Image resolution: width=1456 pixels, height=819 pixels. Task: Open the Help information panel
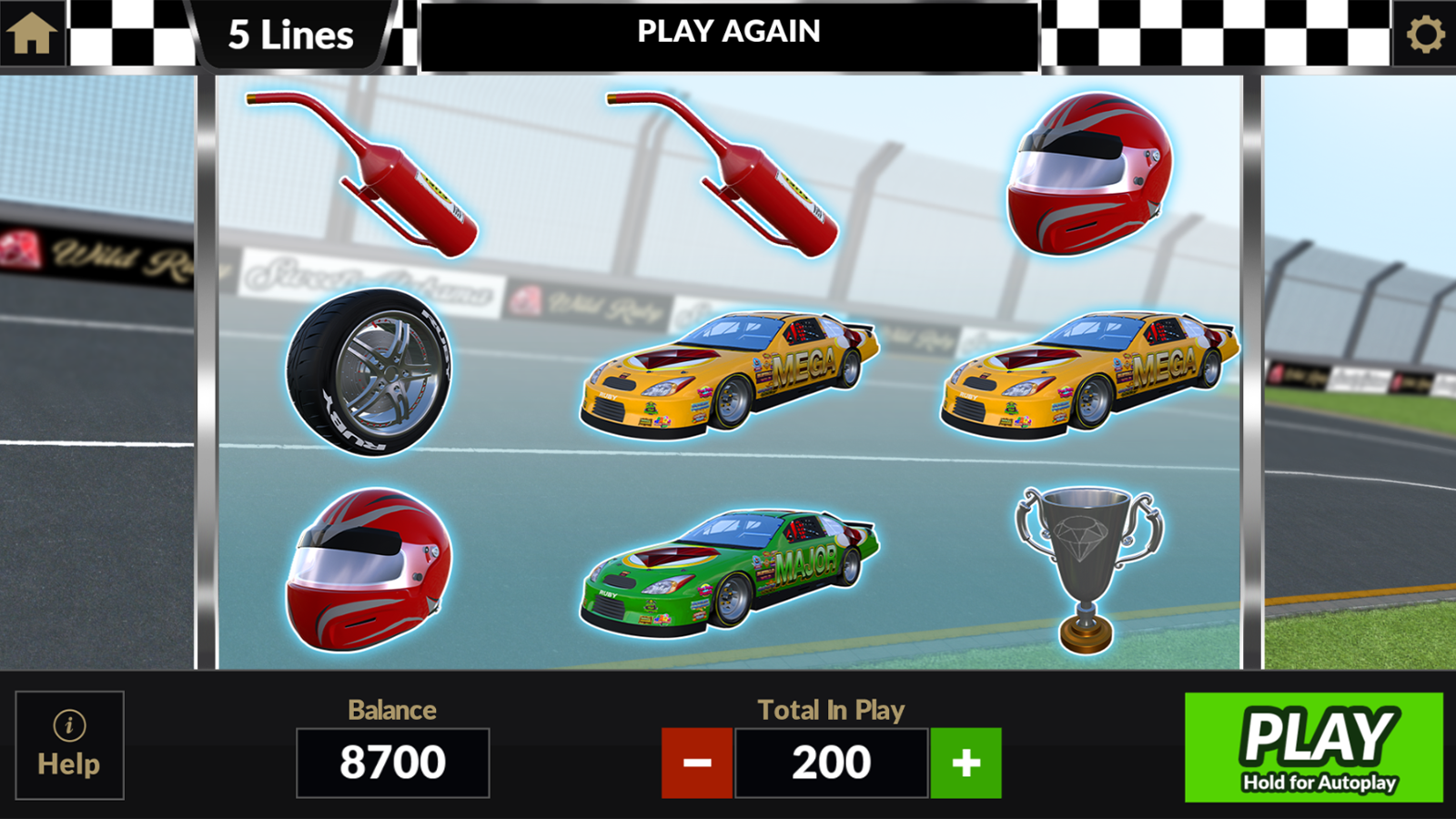click(69, 745)
